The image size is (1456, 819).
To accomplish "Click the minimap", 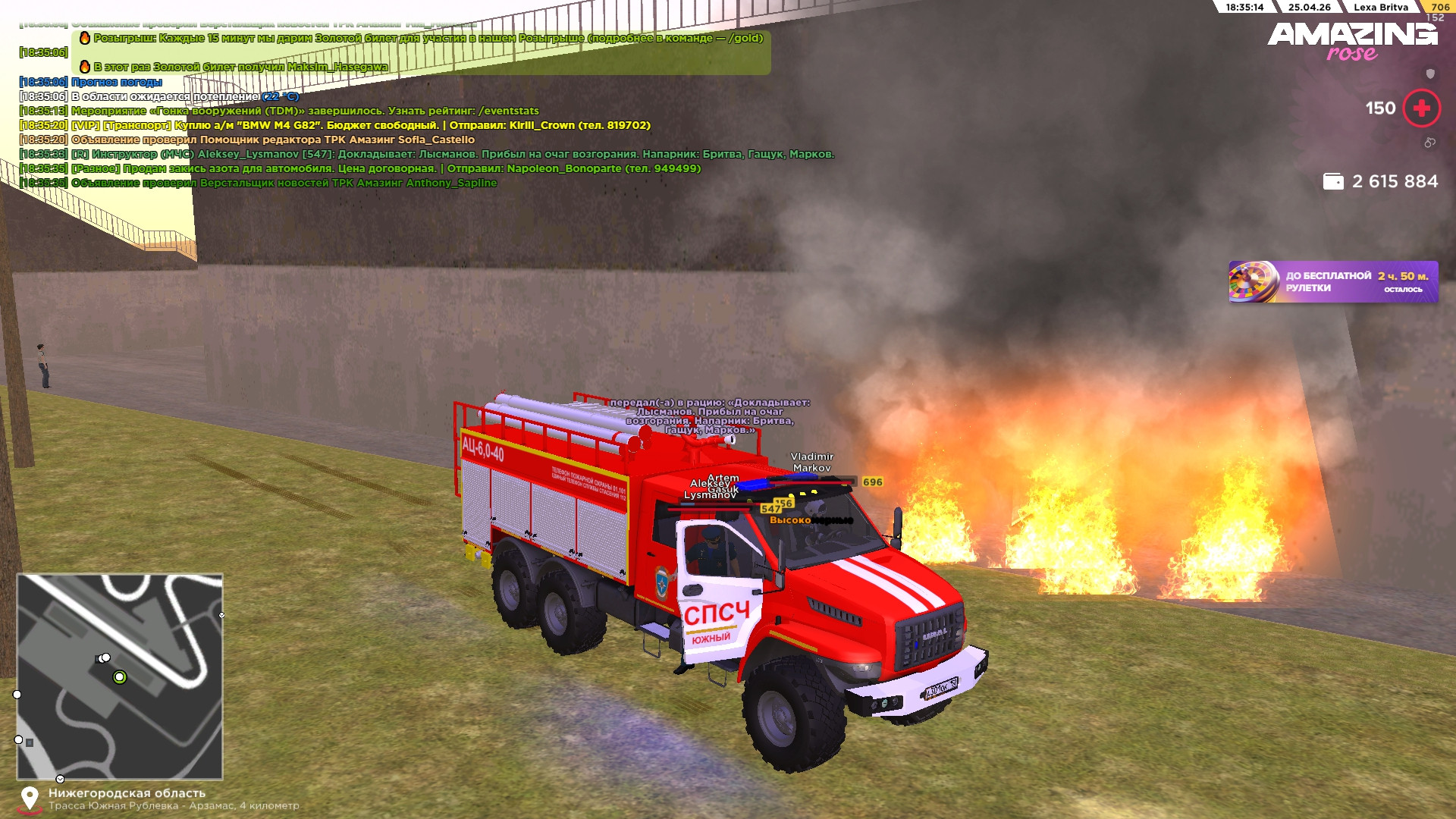I will point(120,676).
